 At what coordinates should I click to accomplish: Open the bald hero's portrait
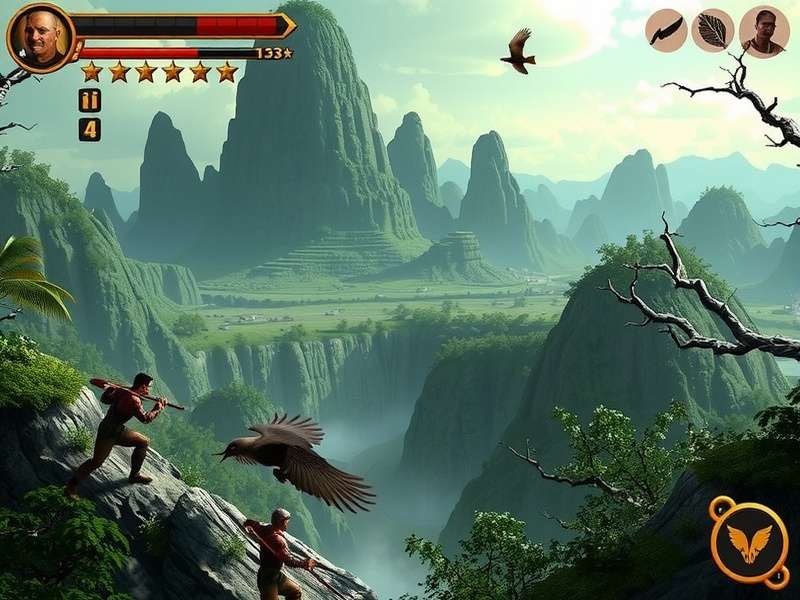pos(40,38)
